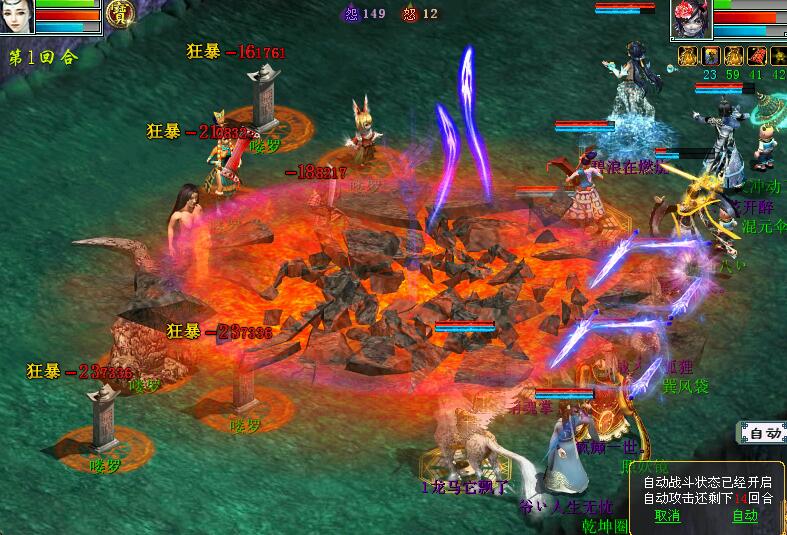The width and height of the screenshot is (787, 535).
Task: Select the green 自动 link in the dialog
Action: (x=744, y=516)
